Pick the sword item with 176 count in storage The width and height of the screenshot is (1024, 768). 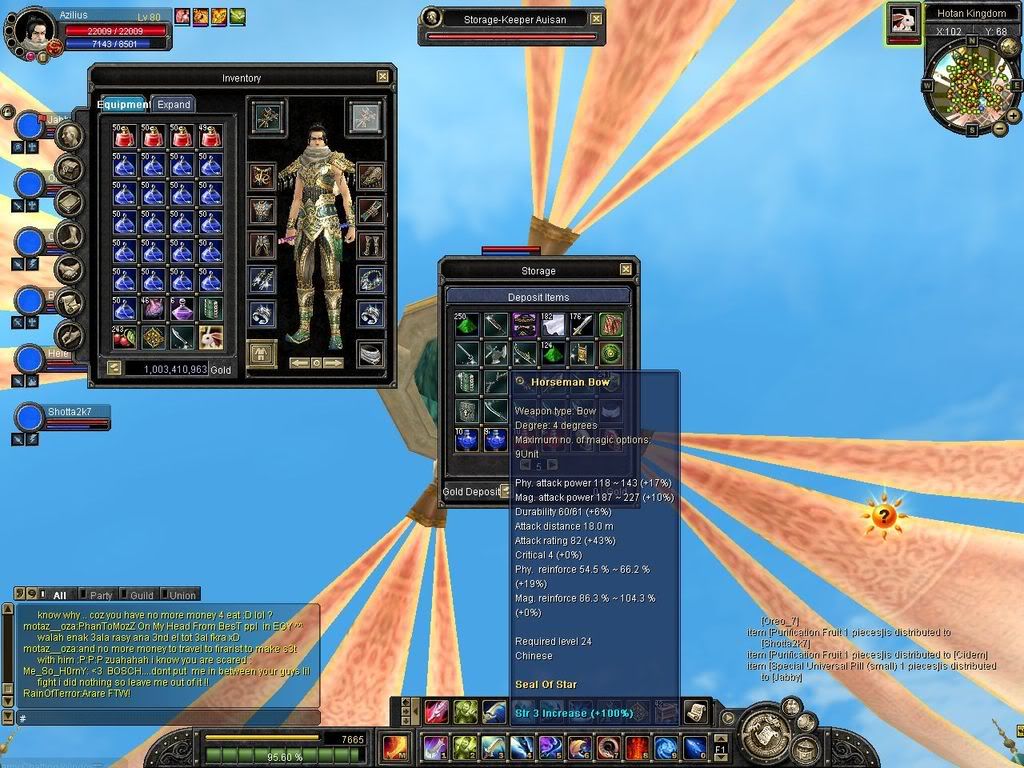click(582, 324)
